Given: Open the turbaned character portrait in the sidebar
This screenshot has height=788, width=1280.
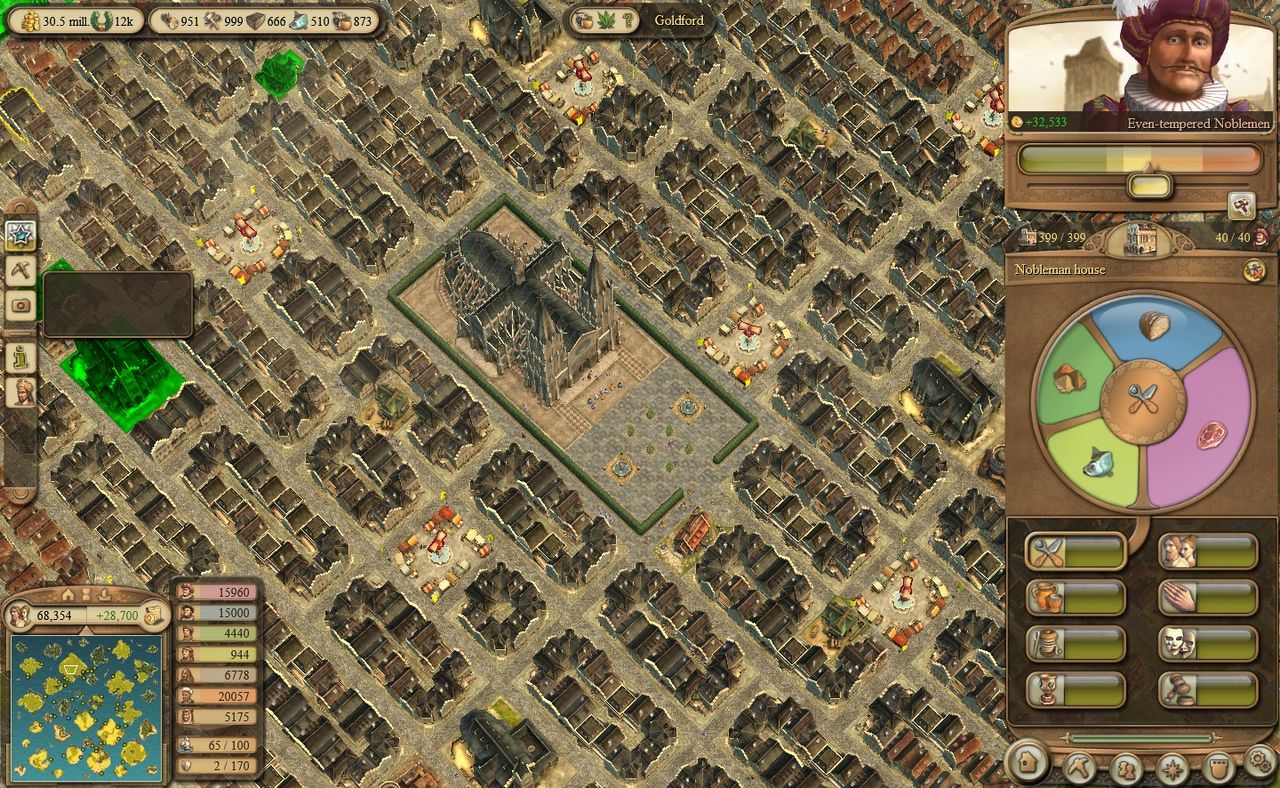Looking at the screenshot, I should [x=20, y=391].
